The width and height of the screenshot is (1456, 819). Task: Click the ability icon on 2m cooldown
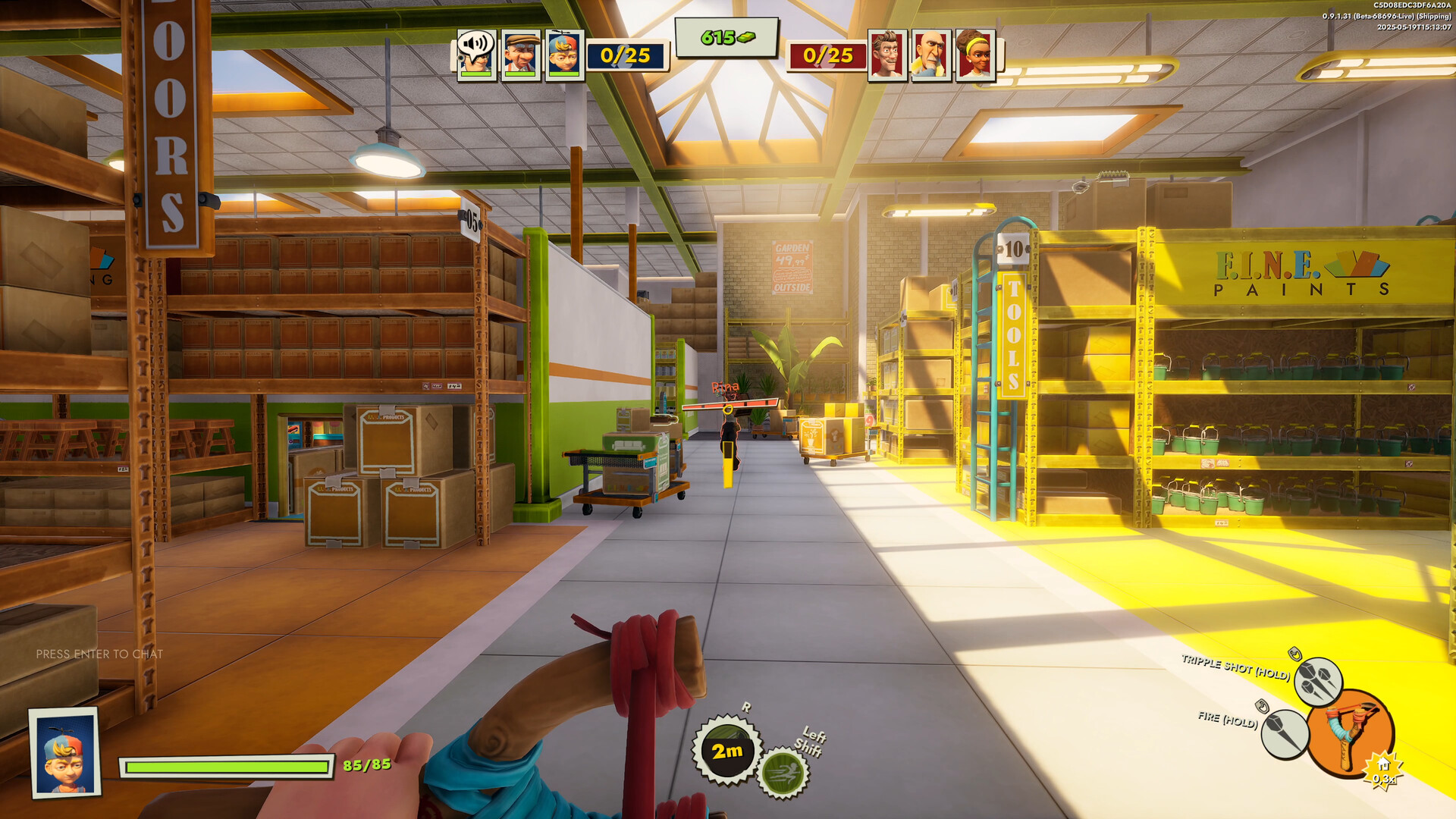tap(726, 750)
